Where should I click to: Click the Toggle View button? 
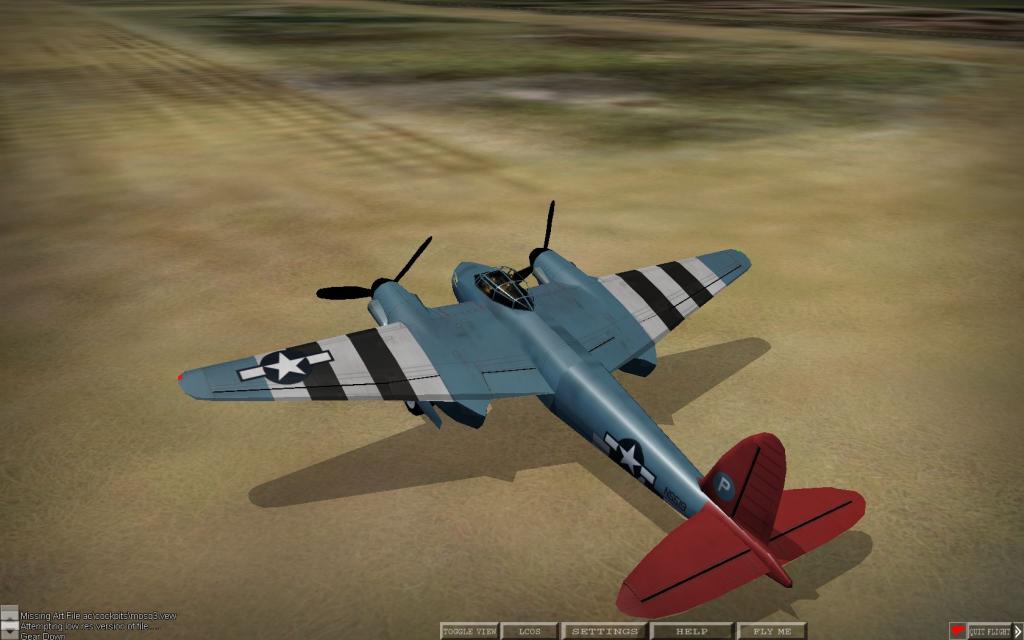[x=470, y=631]
